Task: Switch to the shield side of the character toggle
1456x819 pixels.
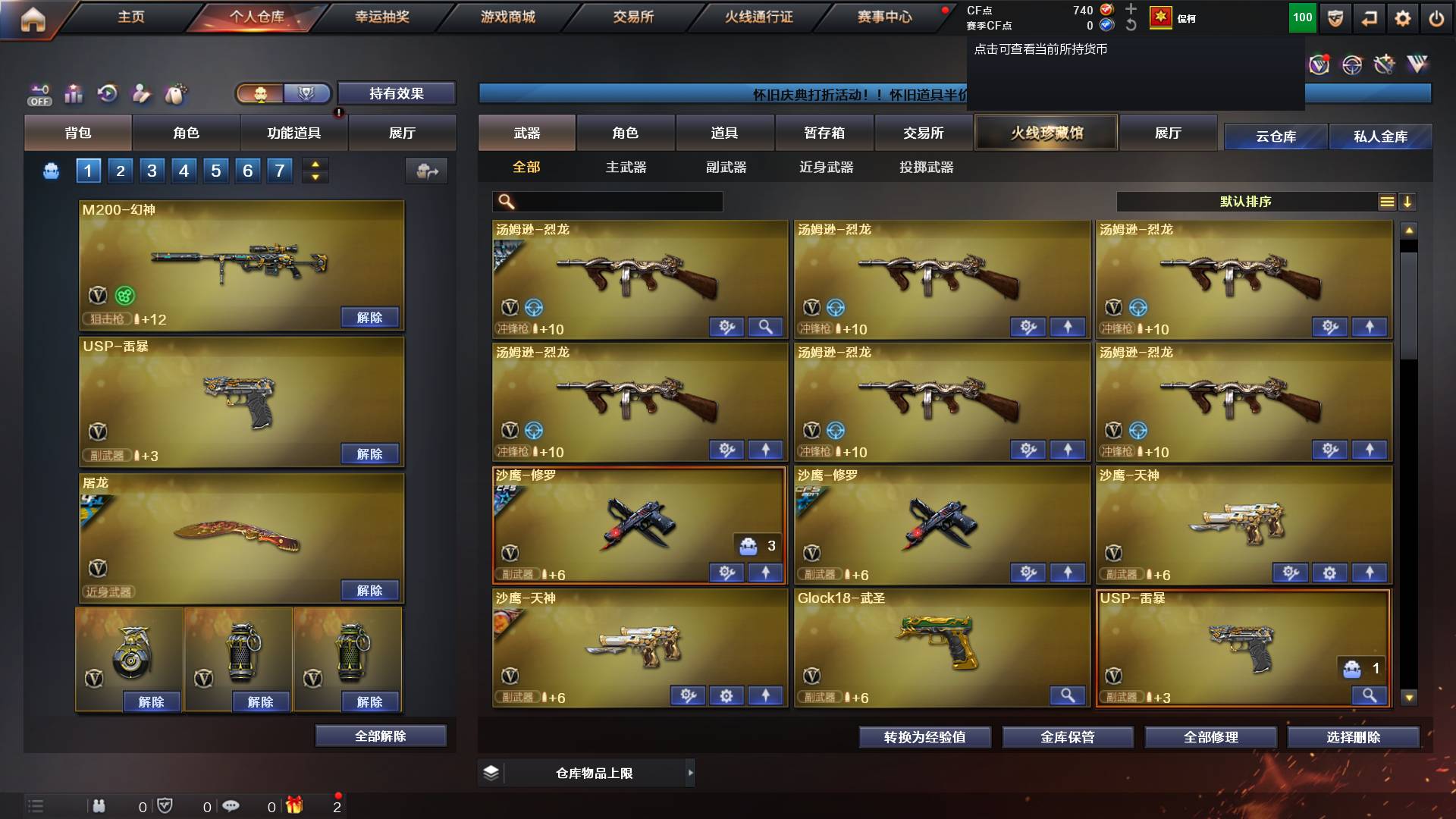Action: (308, 93)
